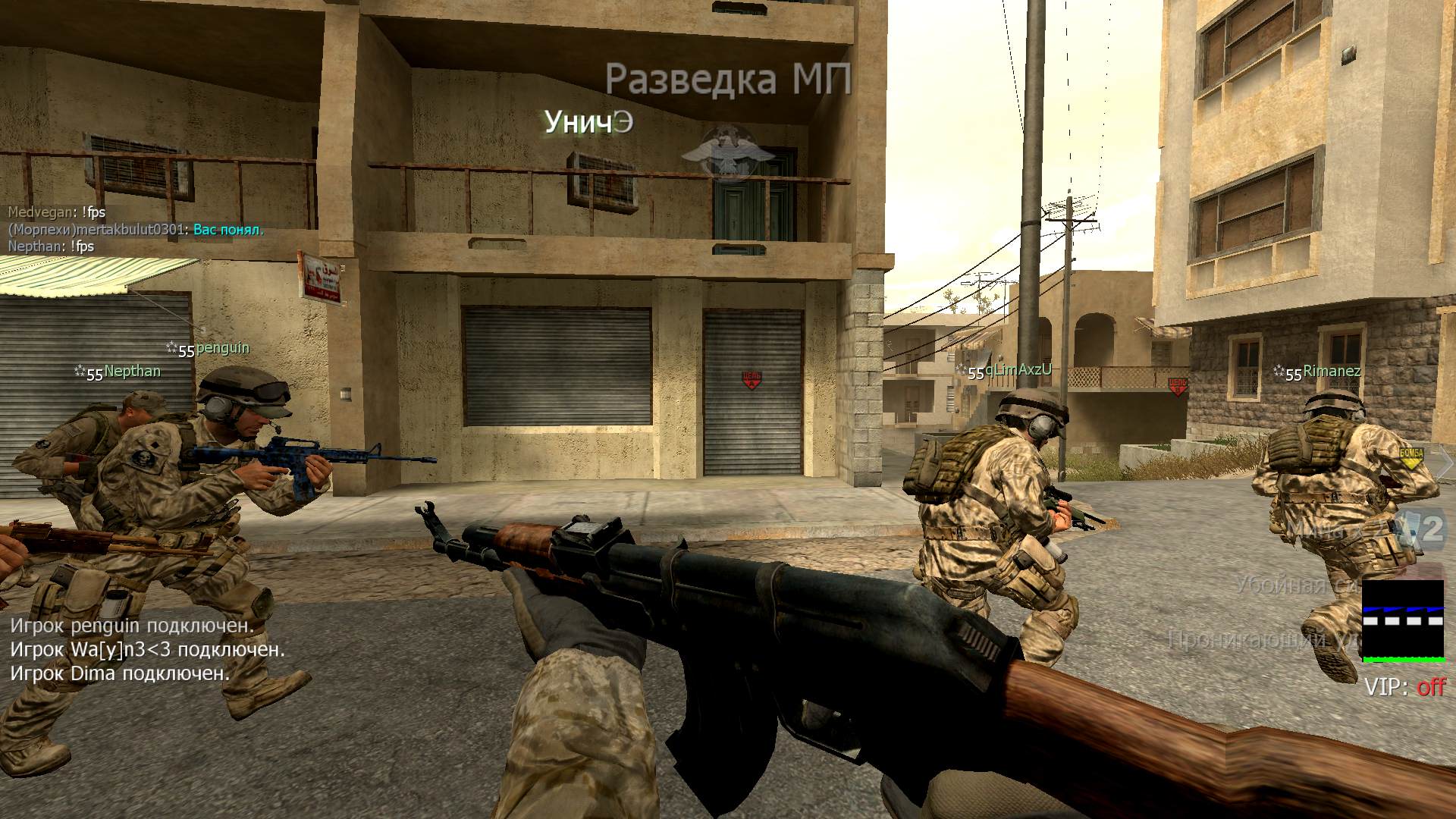Toggle the VIP off indicator
Image resolution: width=1456 pixels, height=819 pixels.
point(1404,687)
